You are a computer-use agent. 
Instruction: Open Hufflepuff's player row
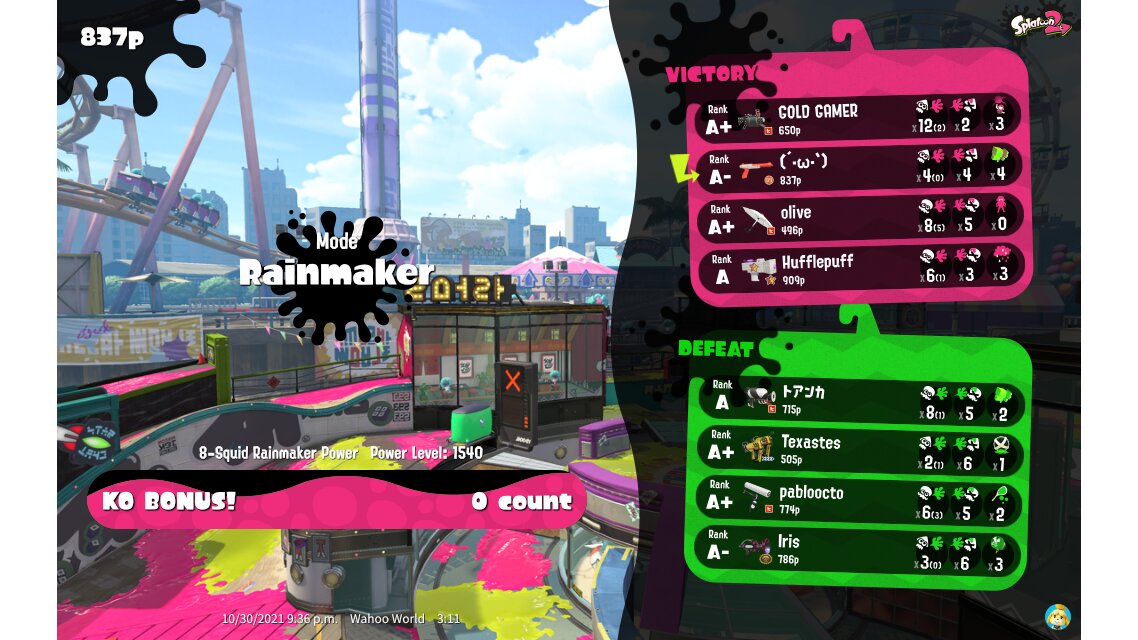click(858, 267)
